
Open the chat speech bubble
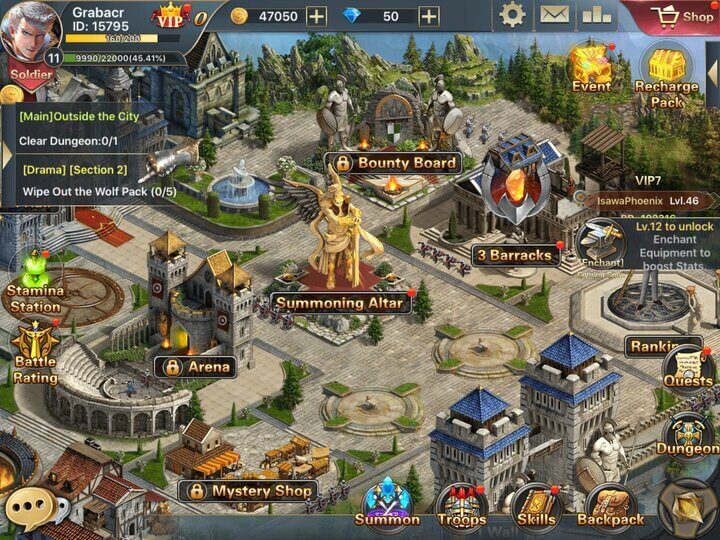point(29,509)
